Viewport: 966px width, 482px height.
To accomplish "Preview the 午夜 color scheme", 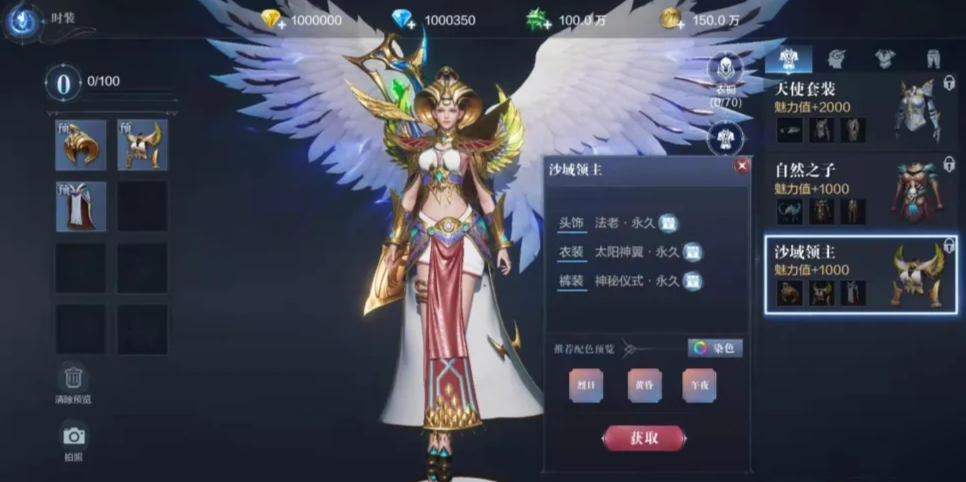I will click(x=699, y=385).
